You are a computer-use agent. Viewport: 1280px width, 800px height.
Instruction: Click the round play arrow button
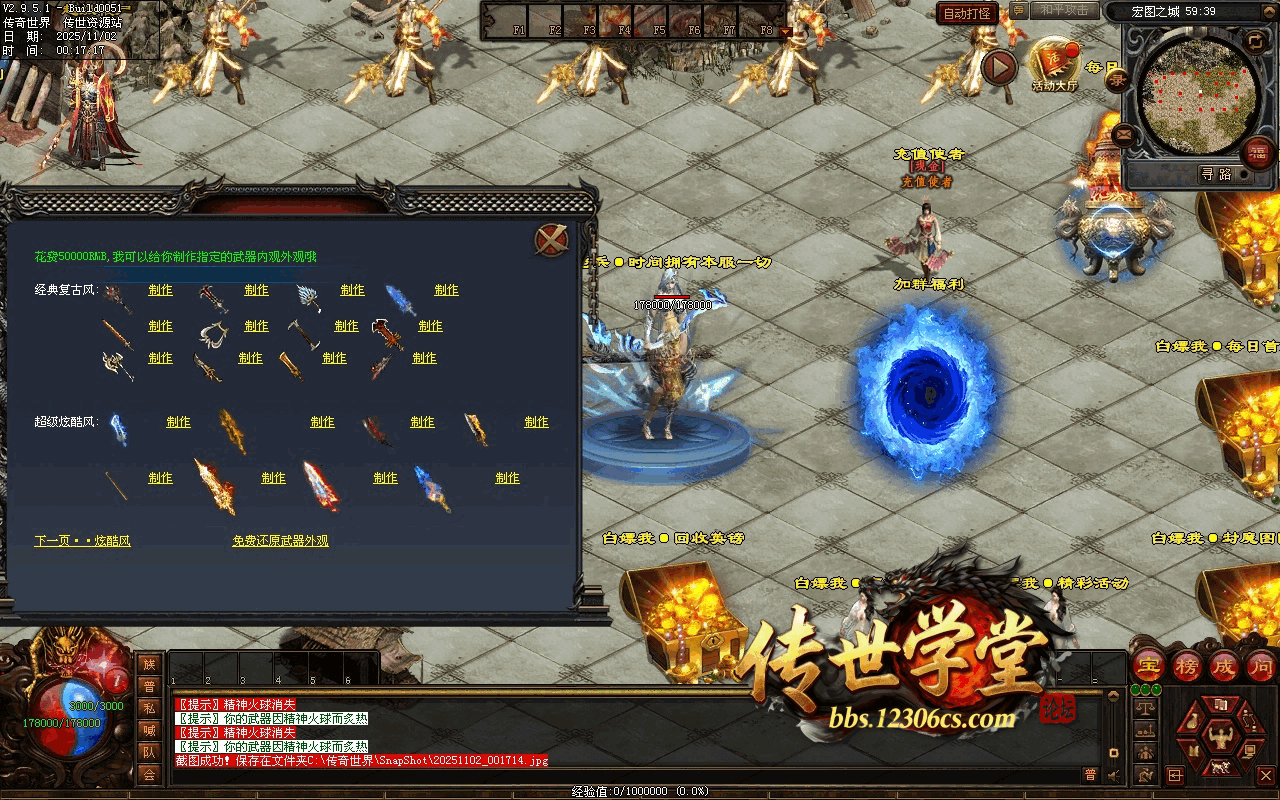998,68
